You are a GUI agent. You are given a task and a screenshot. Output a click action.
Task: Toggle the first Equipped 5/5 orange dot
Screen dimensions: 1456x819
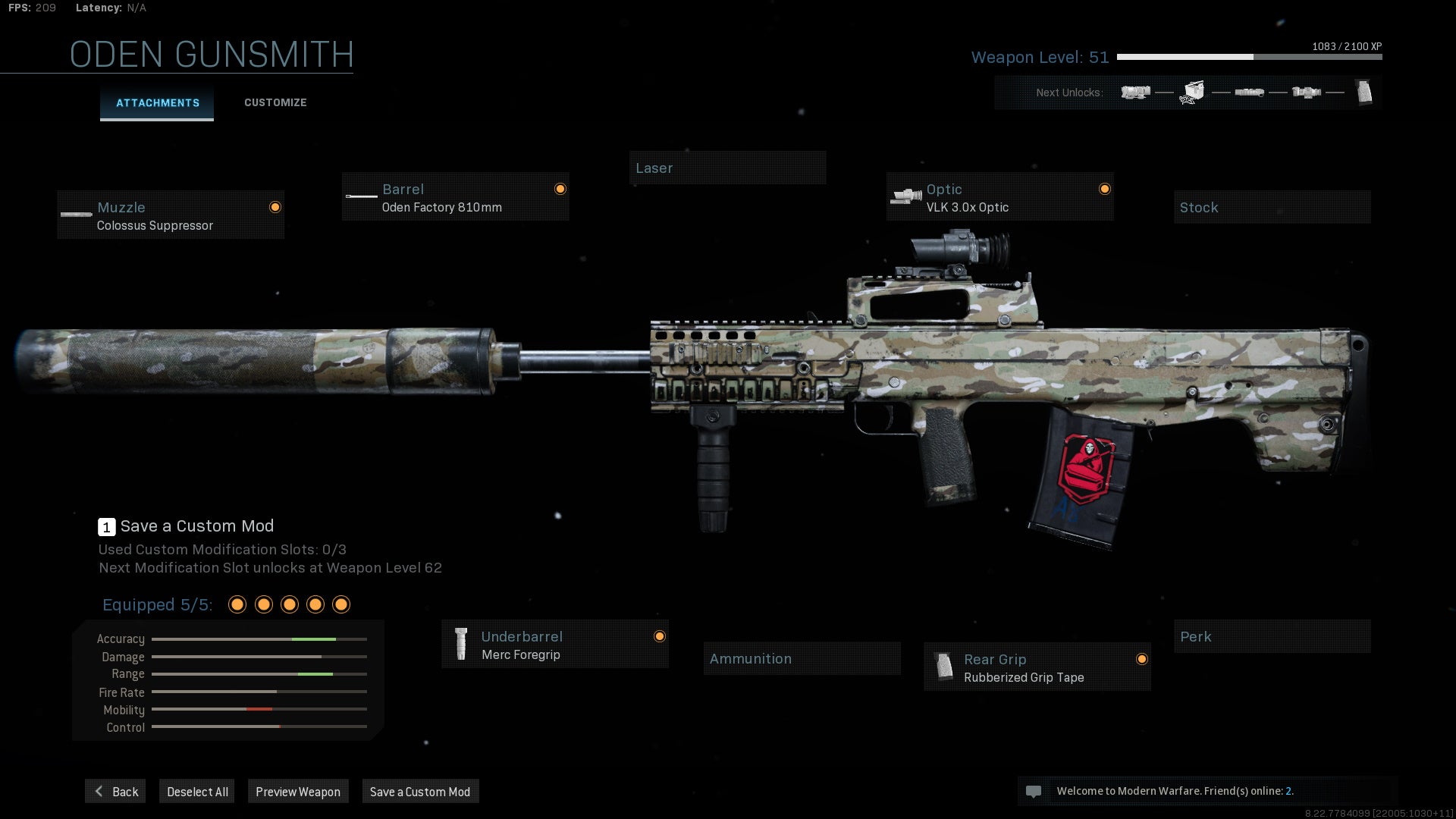click(237, 604)
